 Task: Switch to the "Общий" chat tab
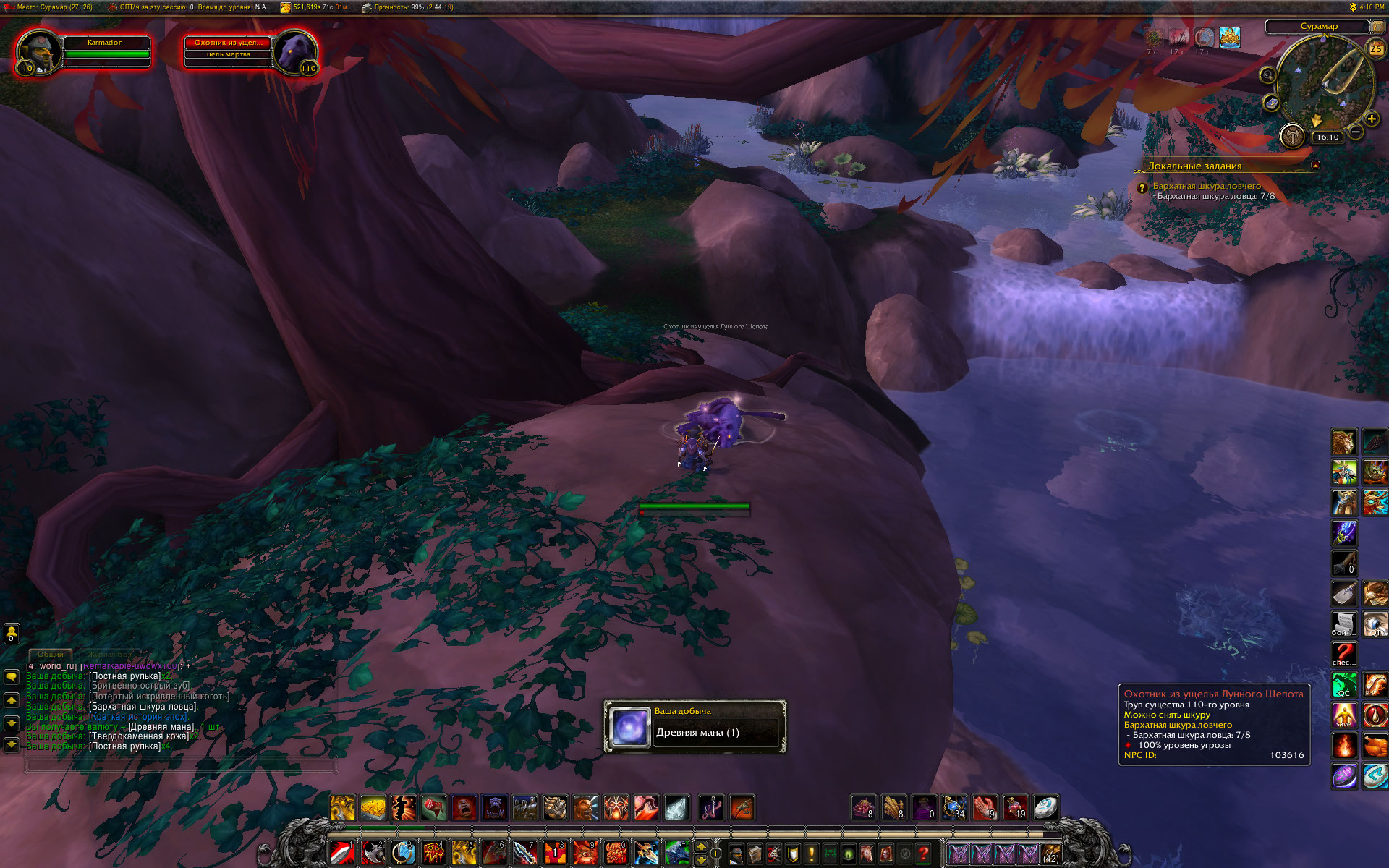pos(50,654)
